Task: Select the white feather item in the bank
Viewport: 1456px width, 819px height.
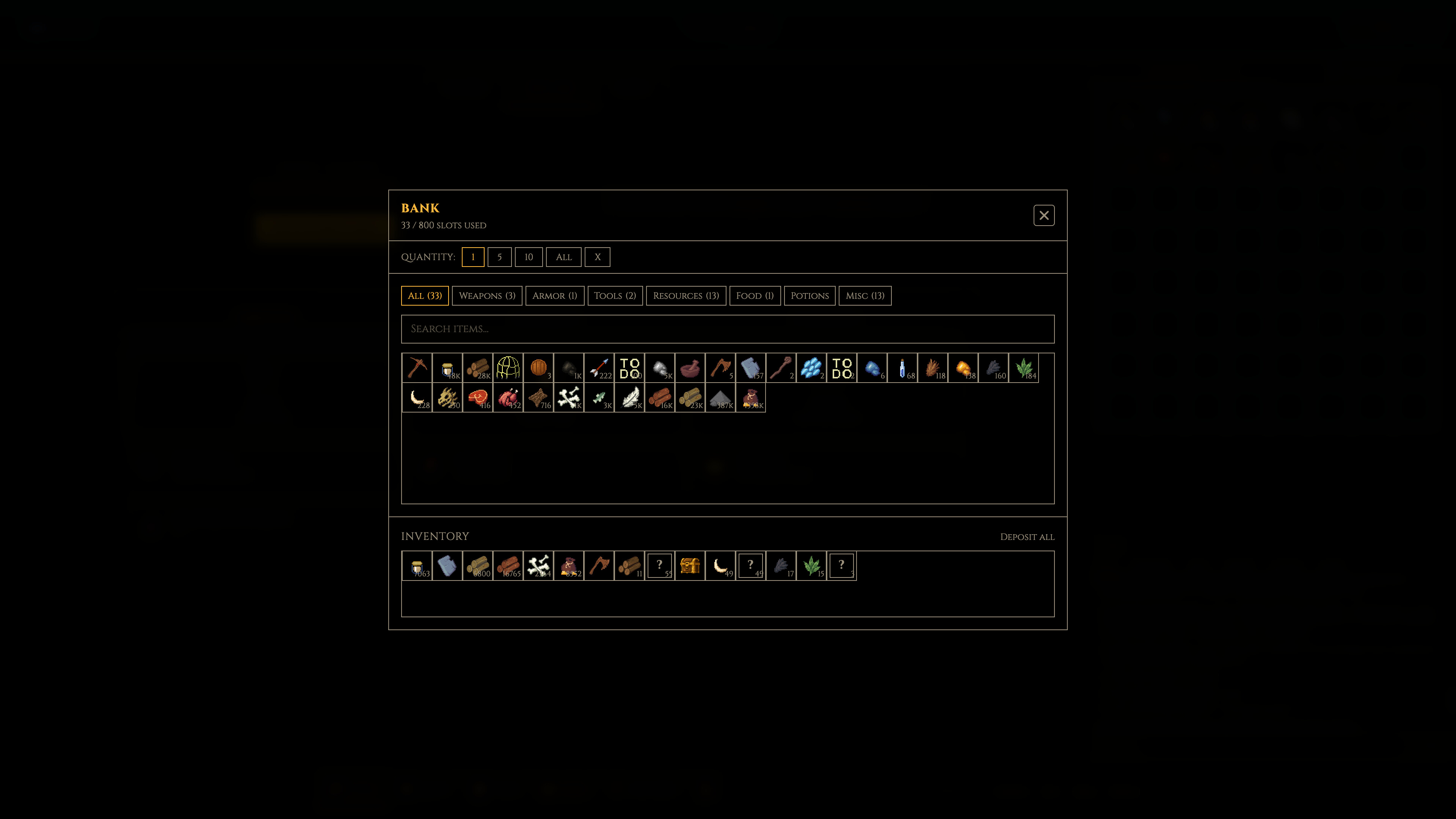Action: [x=630, y=397]
